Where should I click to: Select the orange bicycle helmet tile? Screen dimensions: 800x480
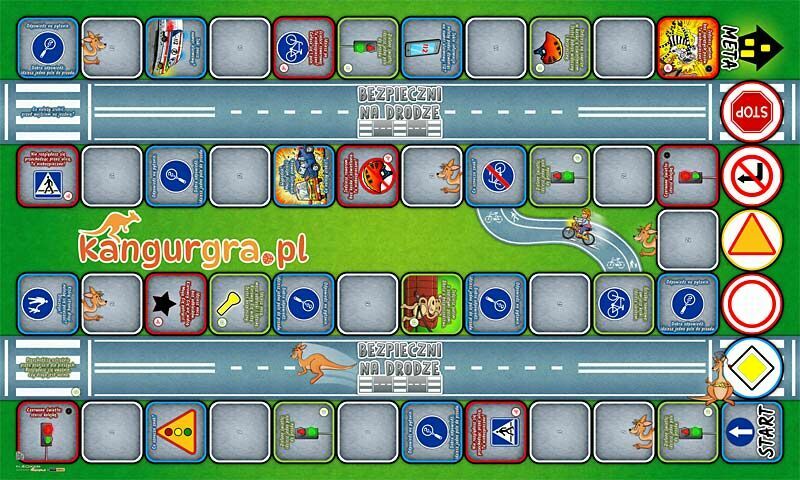pos(561,47)
